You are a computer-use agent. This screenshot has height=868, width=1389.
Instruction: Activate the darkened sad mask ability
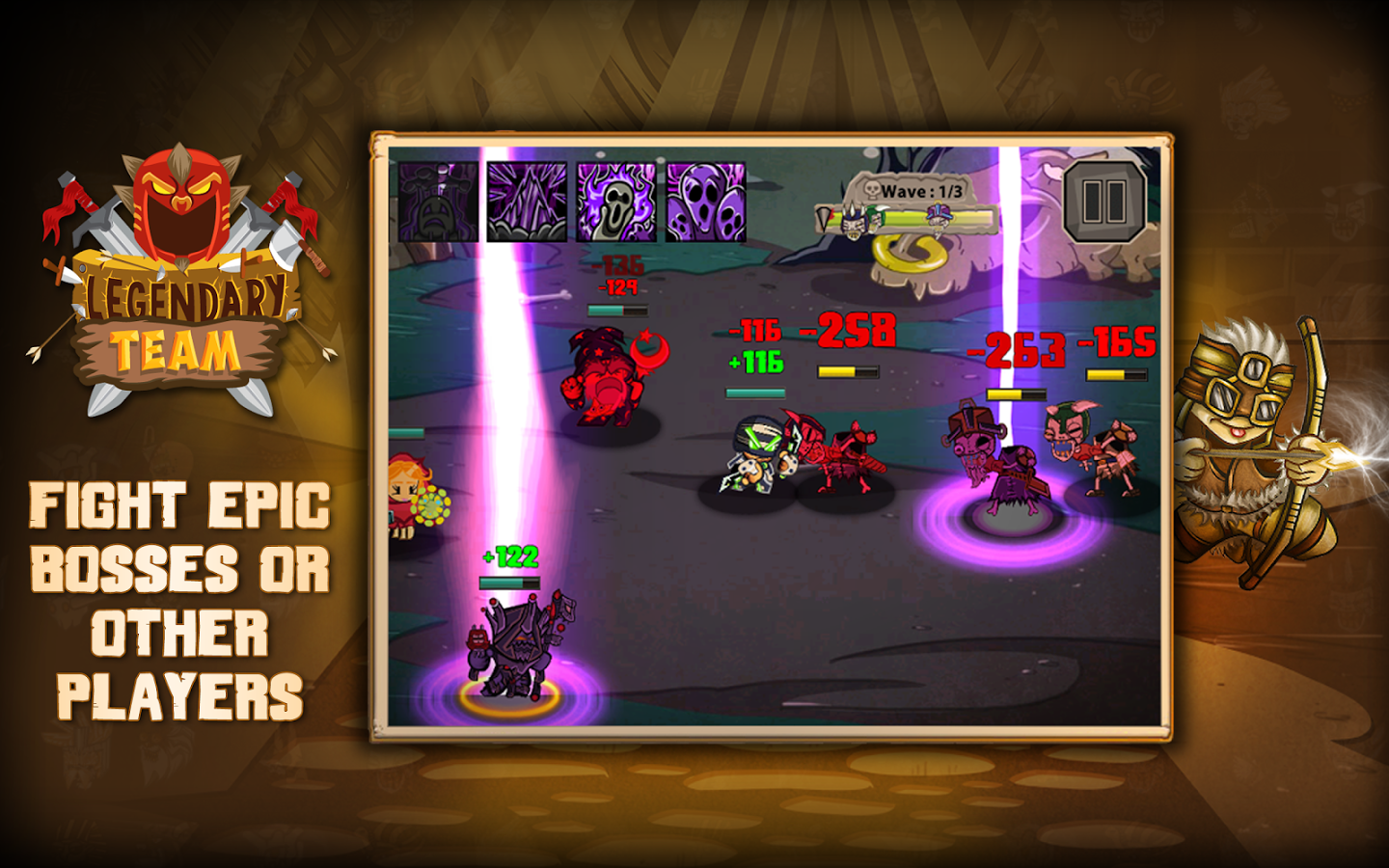point(439,202)
